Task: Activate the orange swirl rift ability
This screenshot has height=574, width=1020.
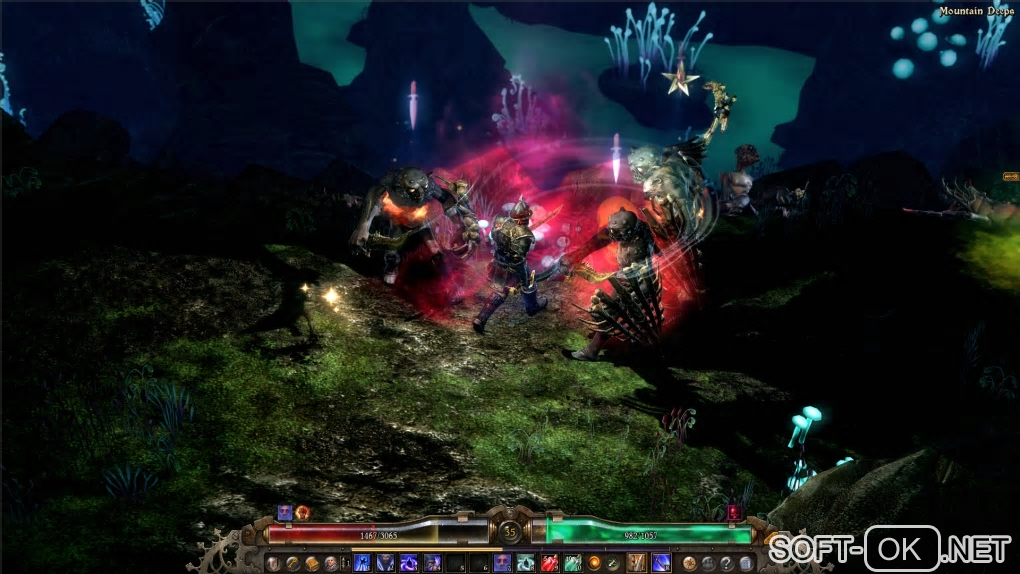Action: coord(594,563)
